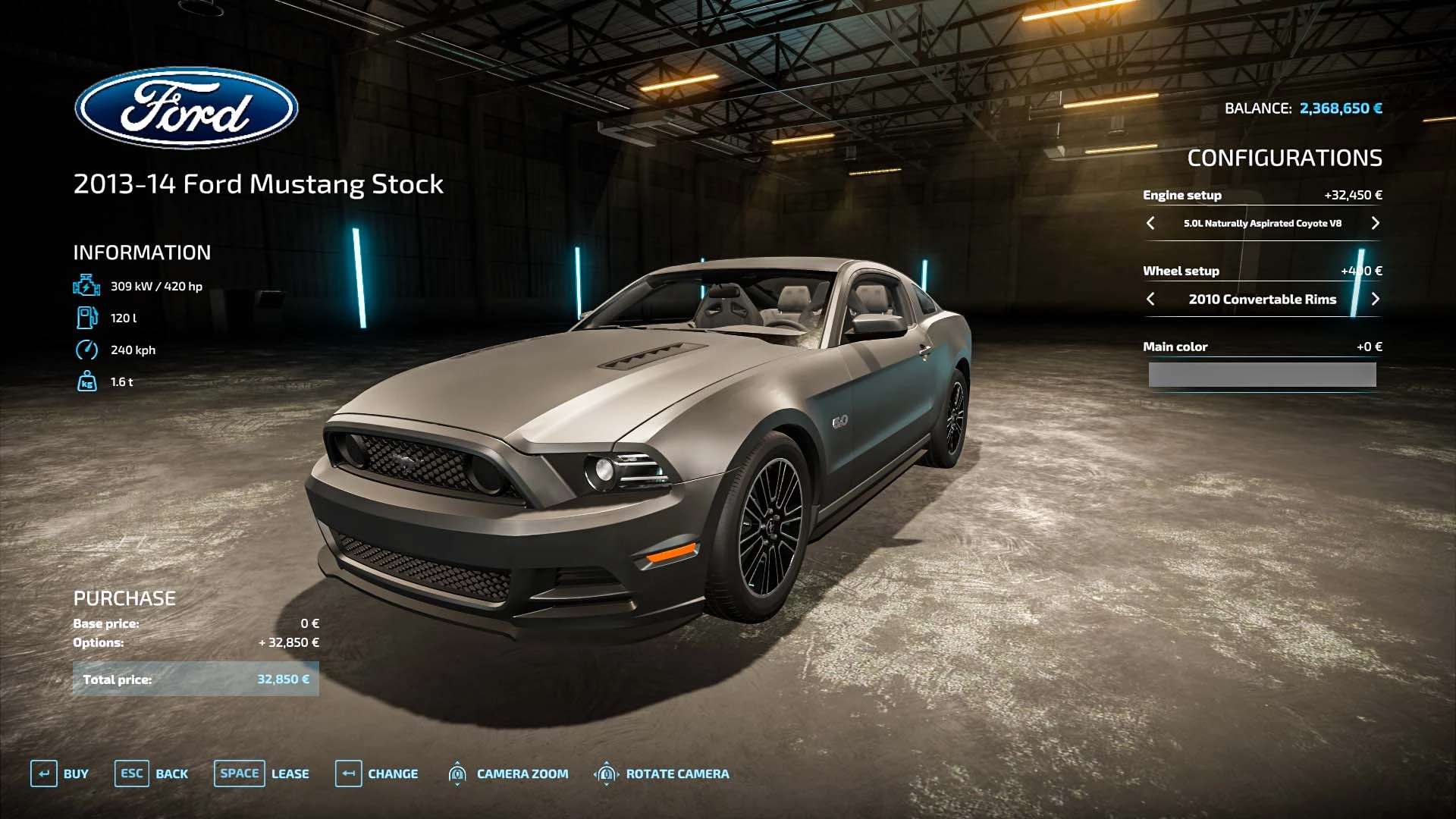Viewport: 1456px width, 819px height.
Task: Buy the Ford Mustang
Action: pyautogui.click(x=60, y=773)
